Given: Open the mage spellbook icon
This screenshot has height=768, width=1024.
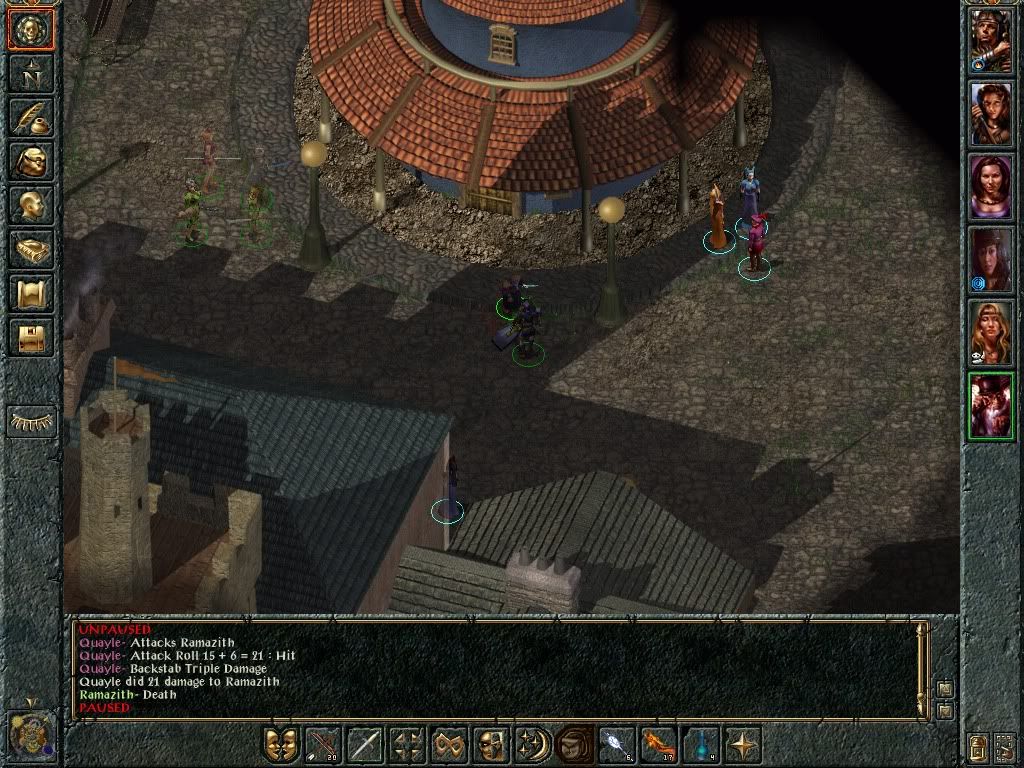Looking at the screenshot, I should (x=32, y=249).
